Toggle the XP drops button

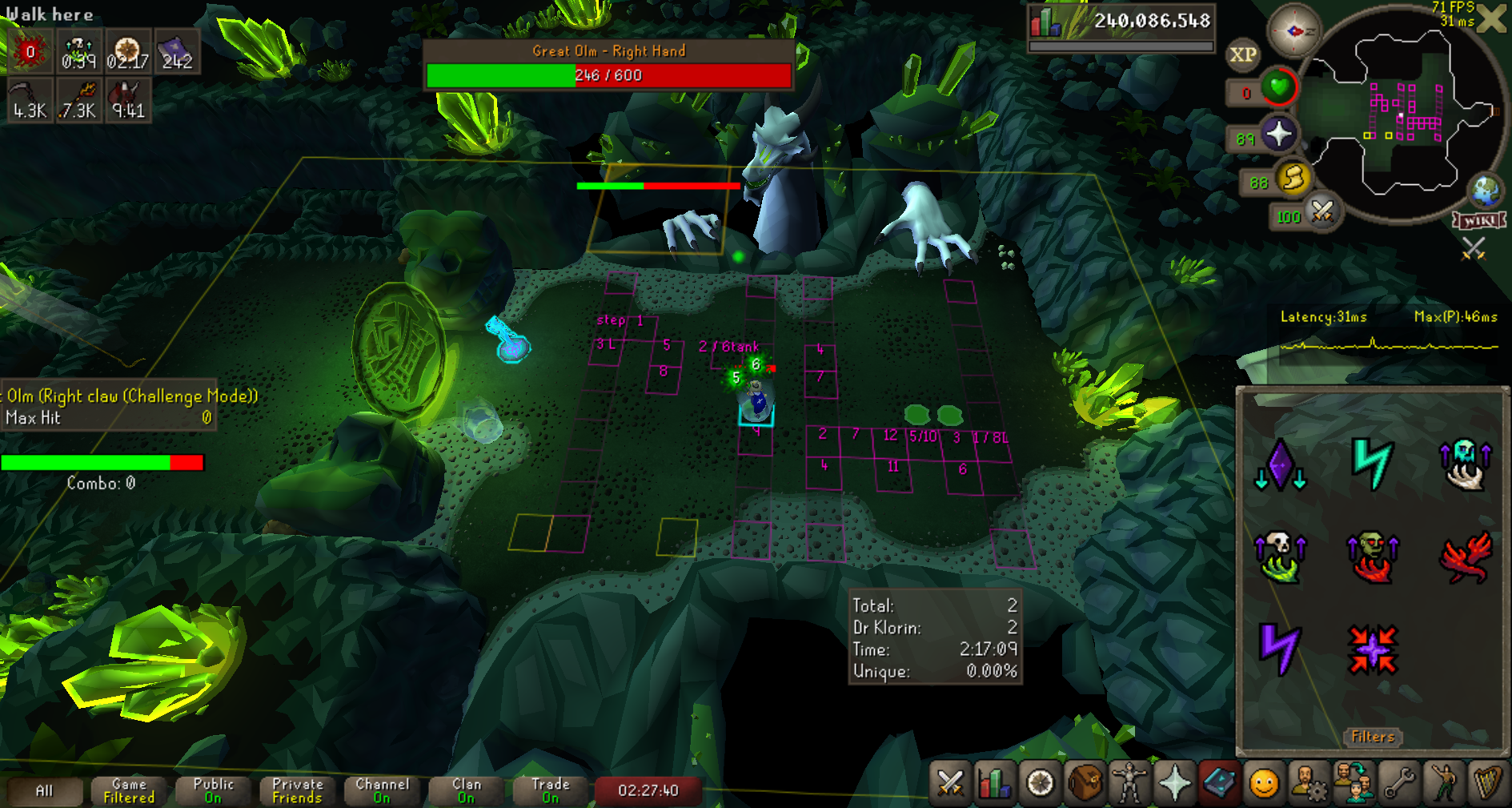click(x=1242, y=54)
